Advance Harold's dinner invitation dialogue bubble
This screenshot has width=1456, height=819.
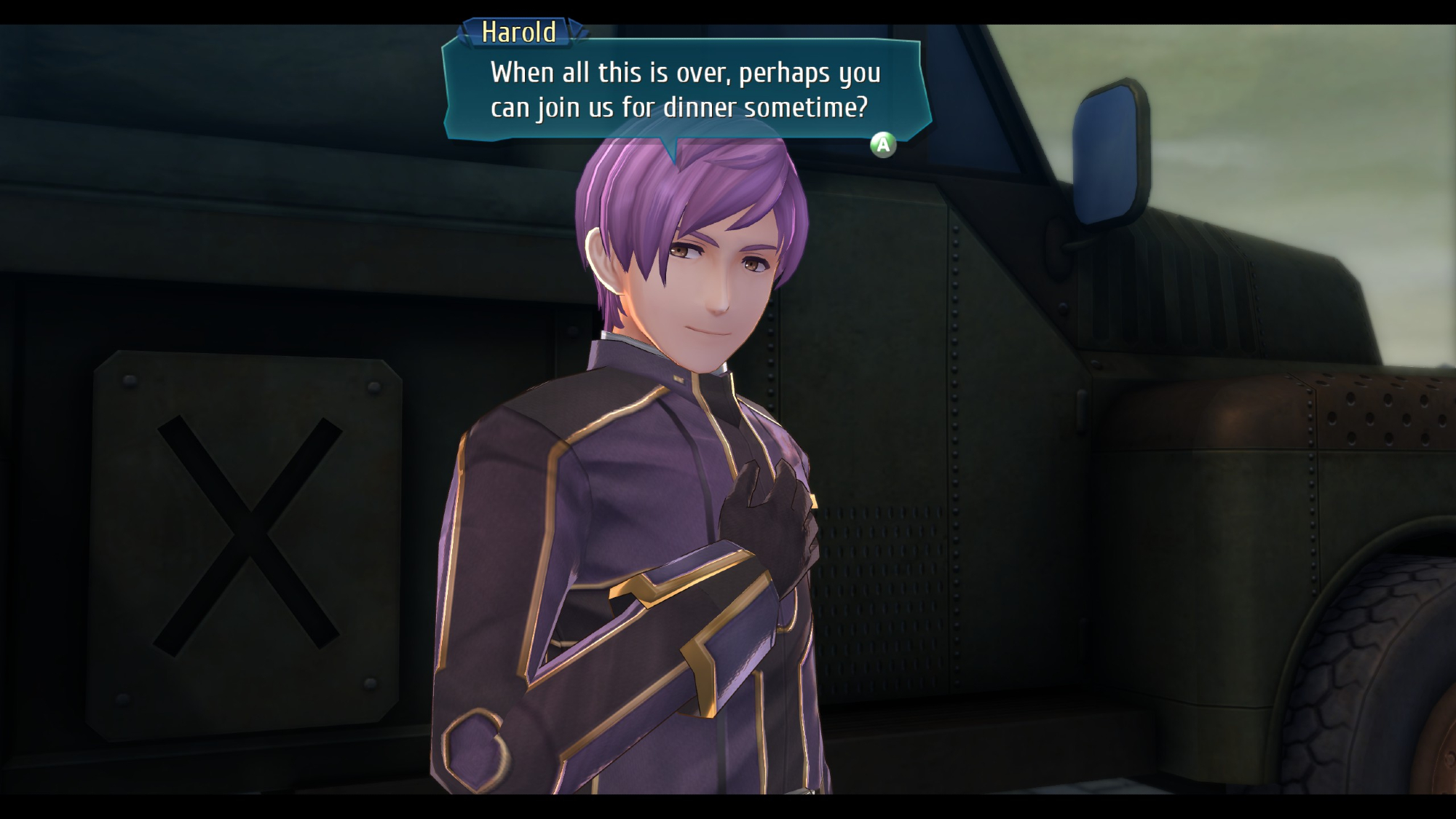pos(882,145)
